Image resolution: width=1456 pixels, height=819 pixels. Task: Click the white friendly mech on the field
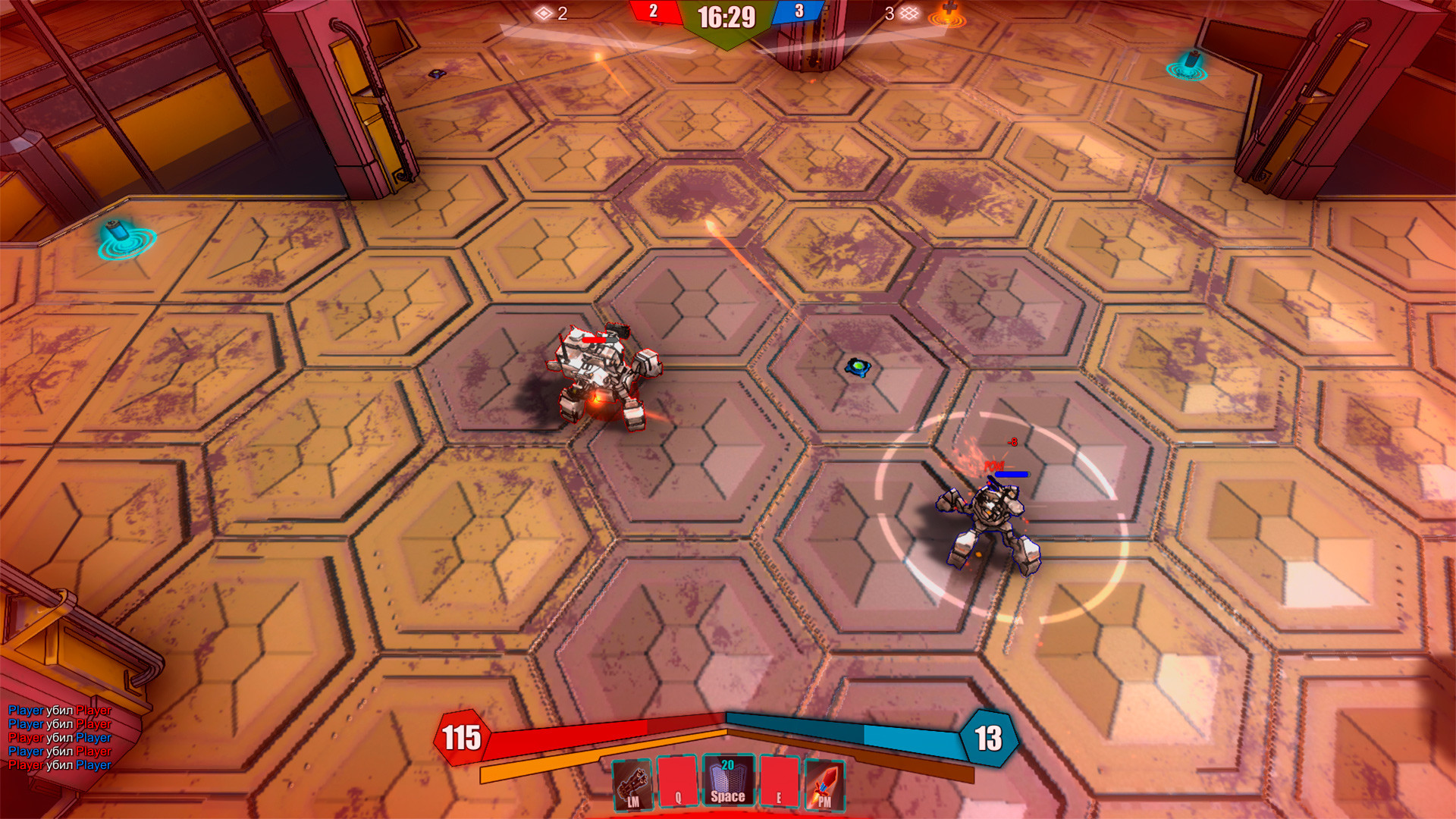coord(599,372)
